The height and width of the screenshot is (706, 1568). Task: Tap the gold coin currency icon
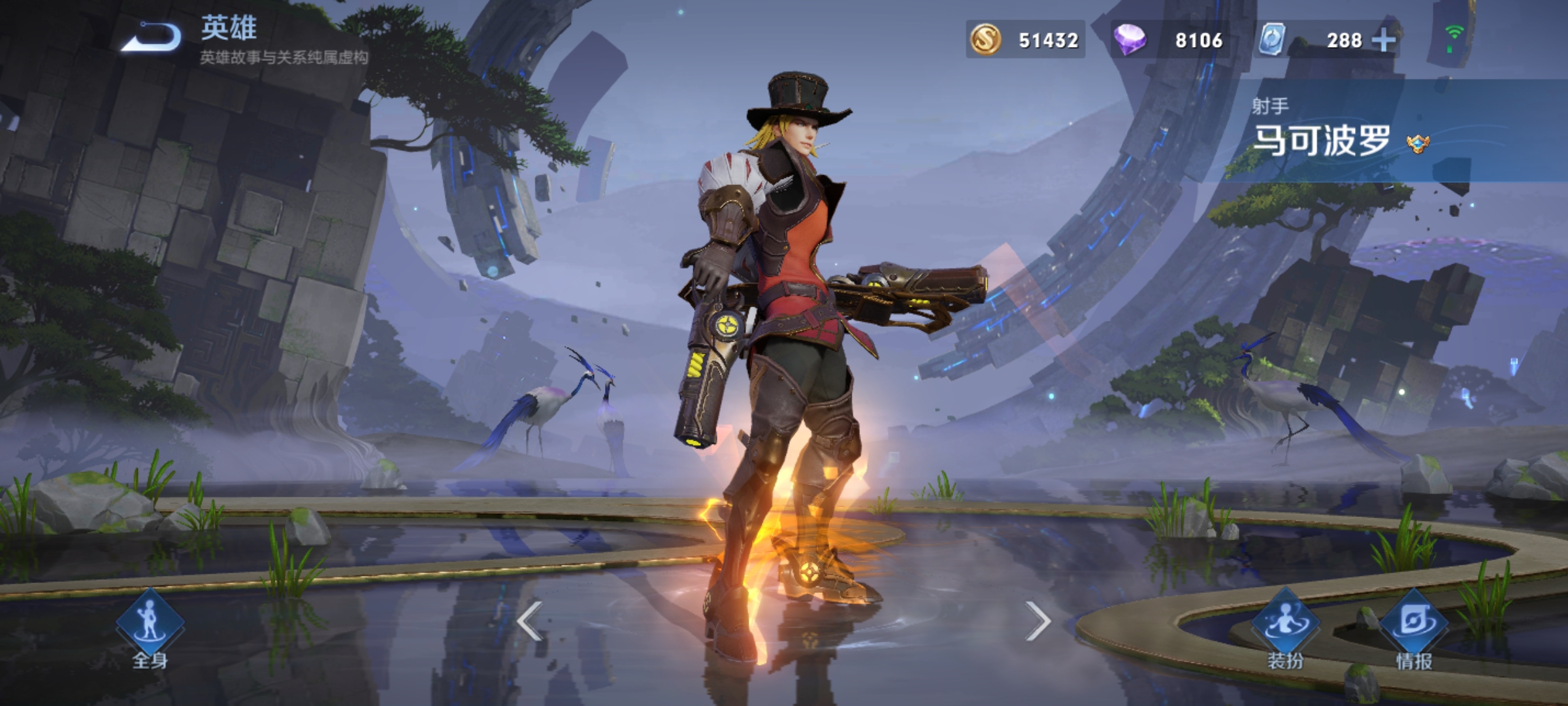click(985, 39)
